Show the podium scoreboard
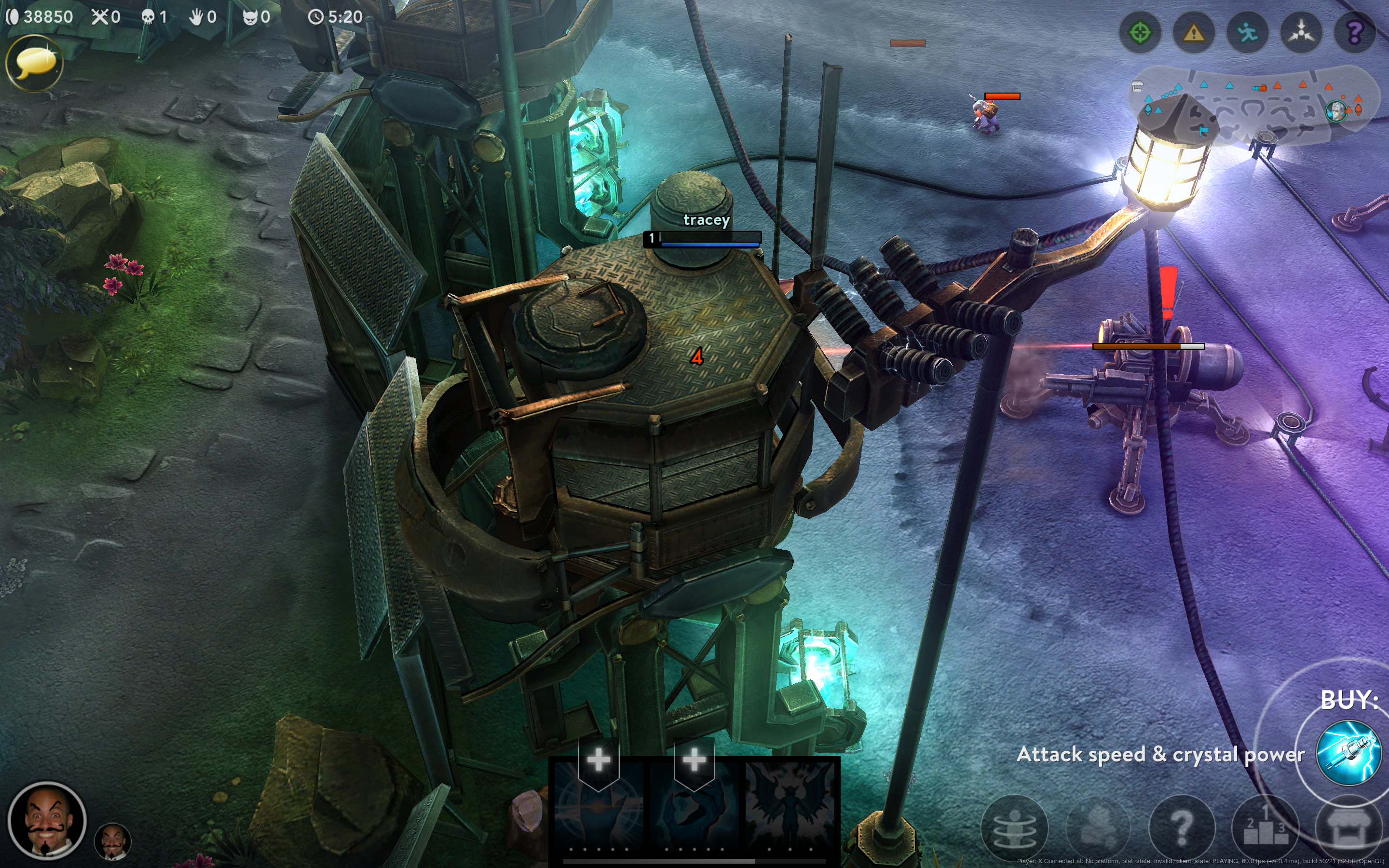The width and height of the screenshot is (1389, 868). click(x=1265, y=828)
